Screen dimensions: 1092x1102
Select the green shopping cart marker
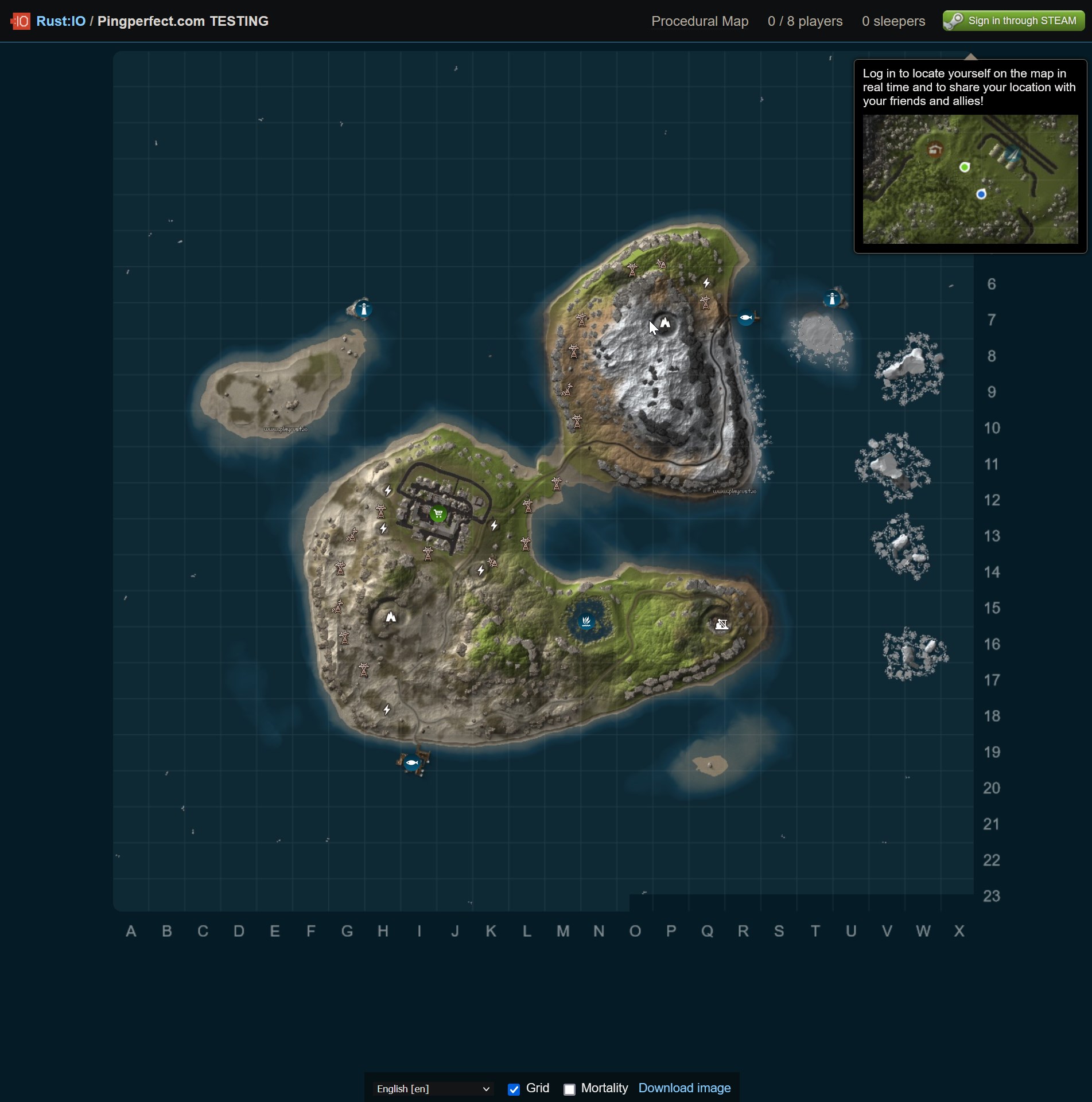(438, 513)
